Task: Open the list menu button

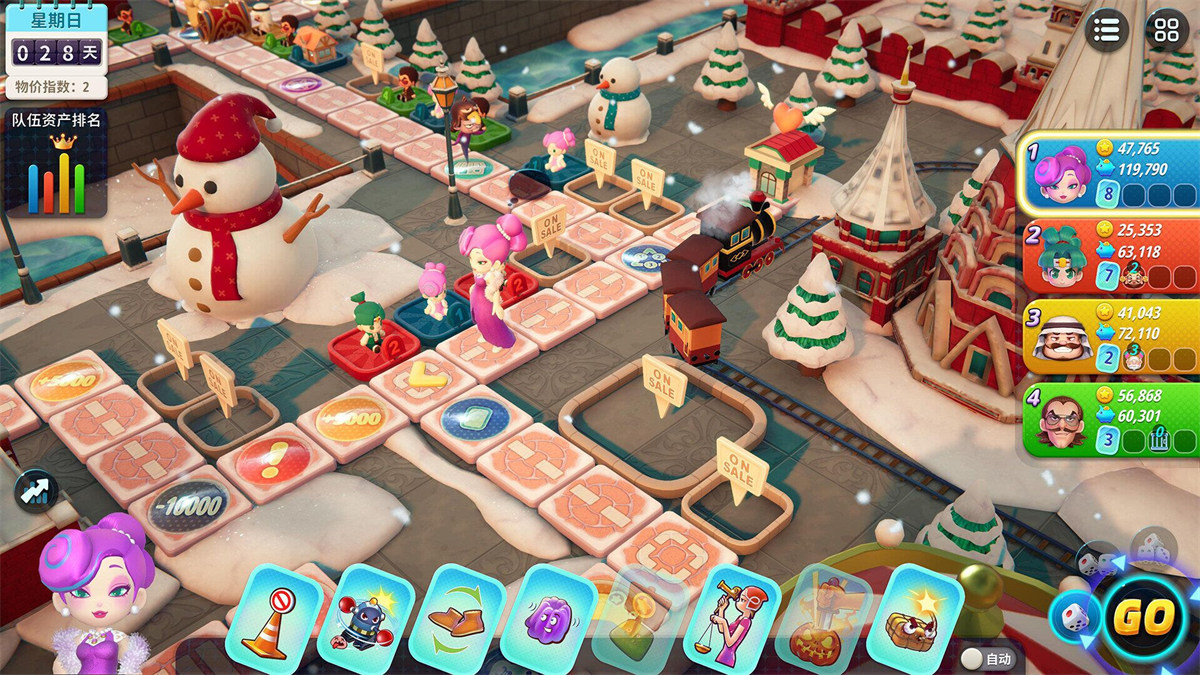Action: 1106,30
